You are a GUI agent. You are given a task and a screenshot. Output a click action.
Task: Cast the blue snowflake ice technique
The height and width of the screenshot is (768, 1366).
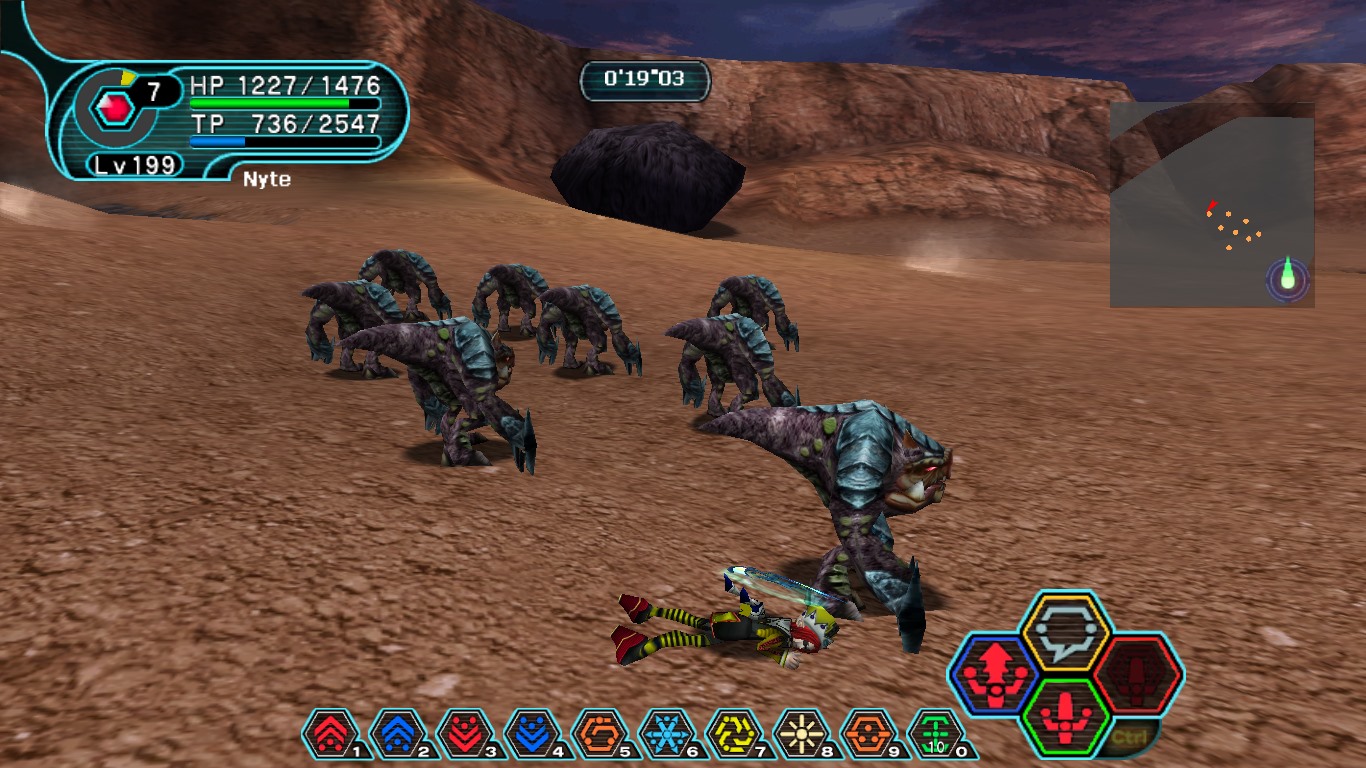(669, 735)
